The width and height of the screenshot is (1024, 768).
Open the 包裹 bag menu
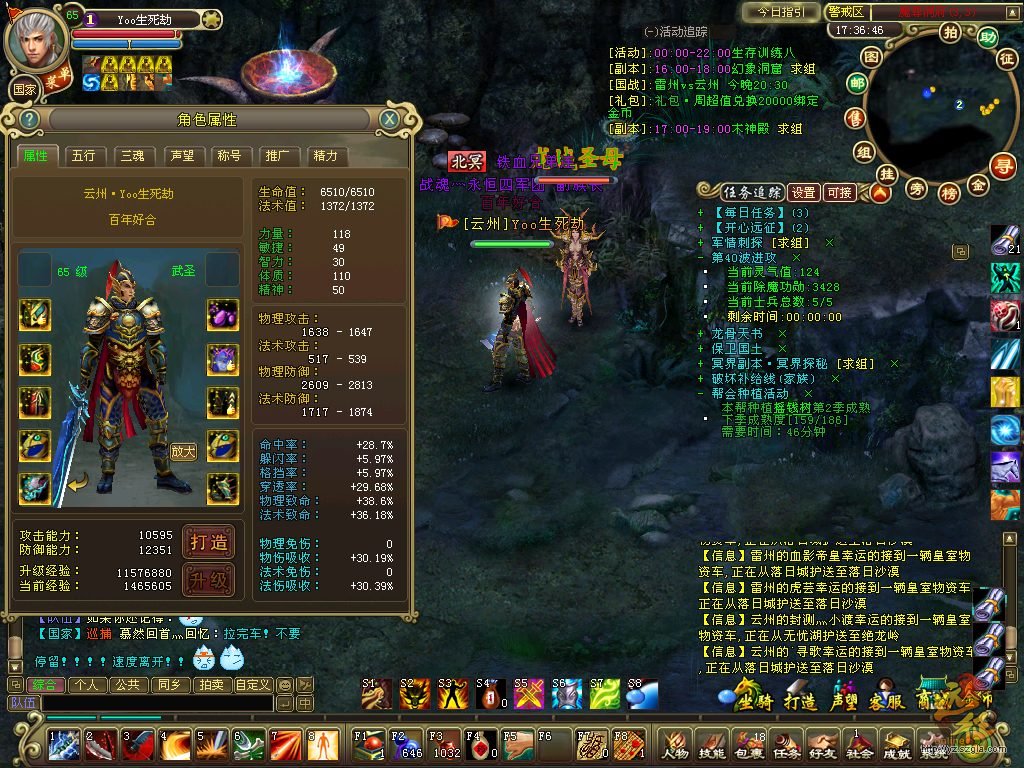[749, 745]
